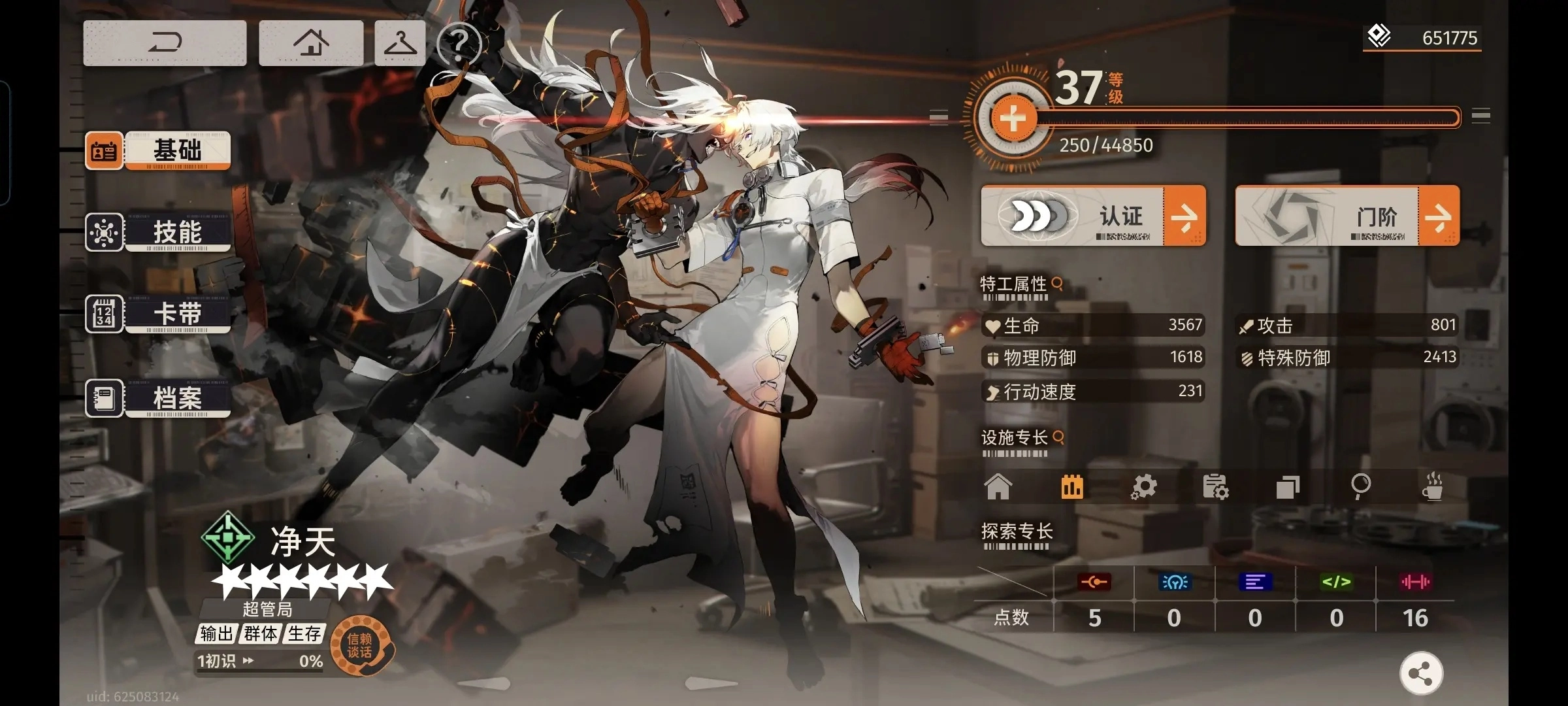The height and width of the screenshot is (706, 1568).
Task: Start a 信赖谈话 trust talk call
Action: point(360,646)
